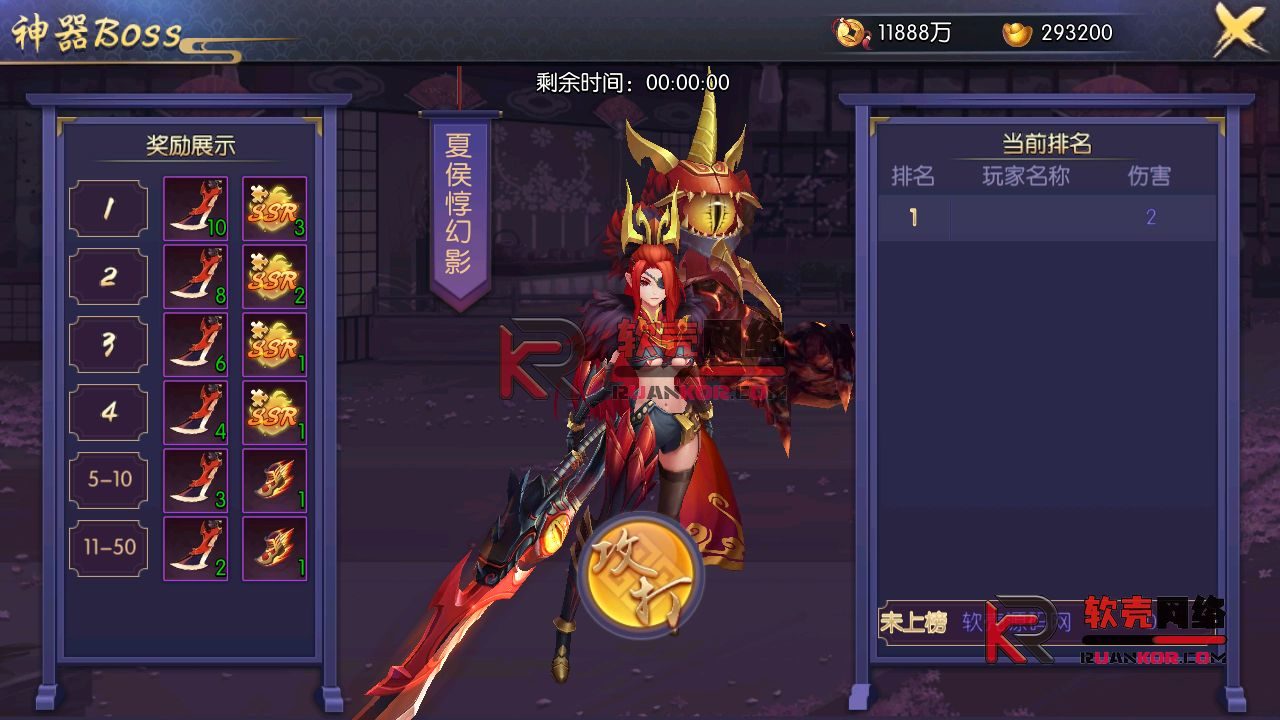
Task: Click the 伤害 column header
Action: (1152, 177)
